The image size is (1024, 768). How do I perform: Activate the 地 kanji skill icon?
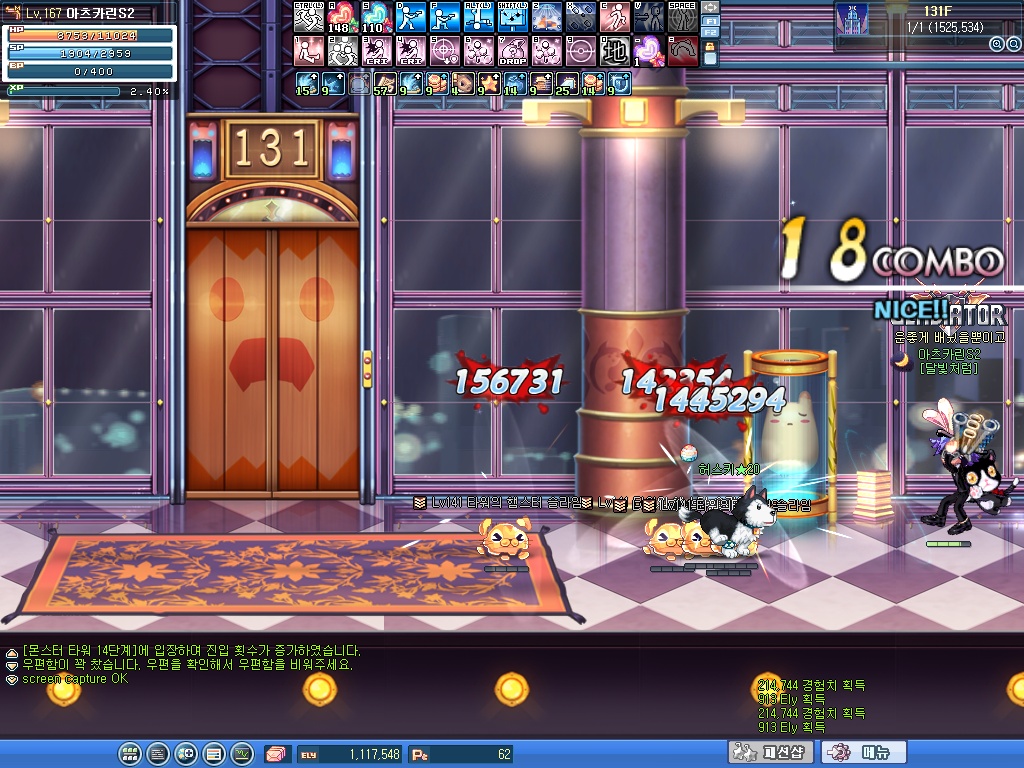(x=614, y=50)
